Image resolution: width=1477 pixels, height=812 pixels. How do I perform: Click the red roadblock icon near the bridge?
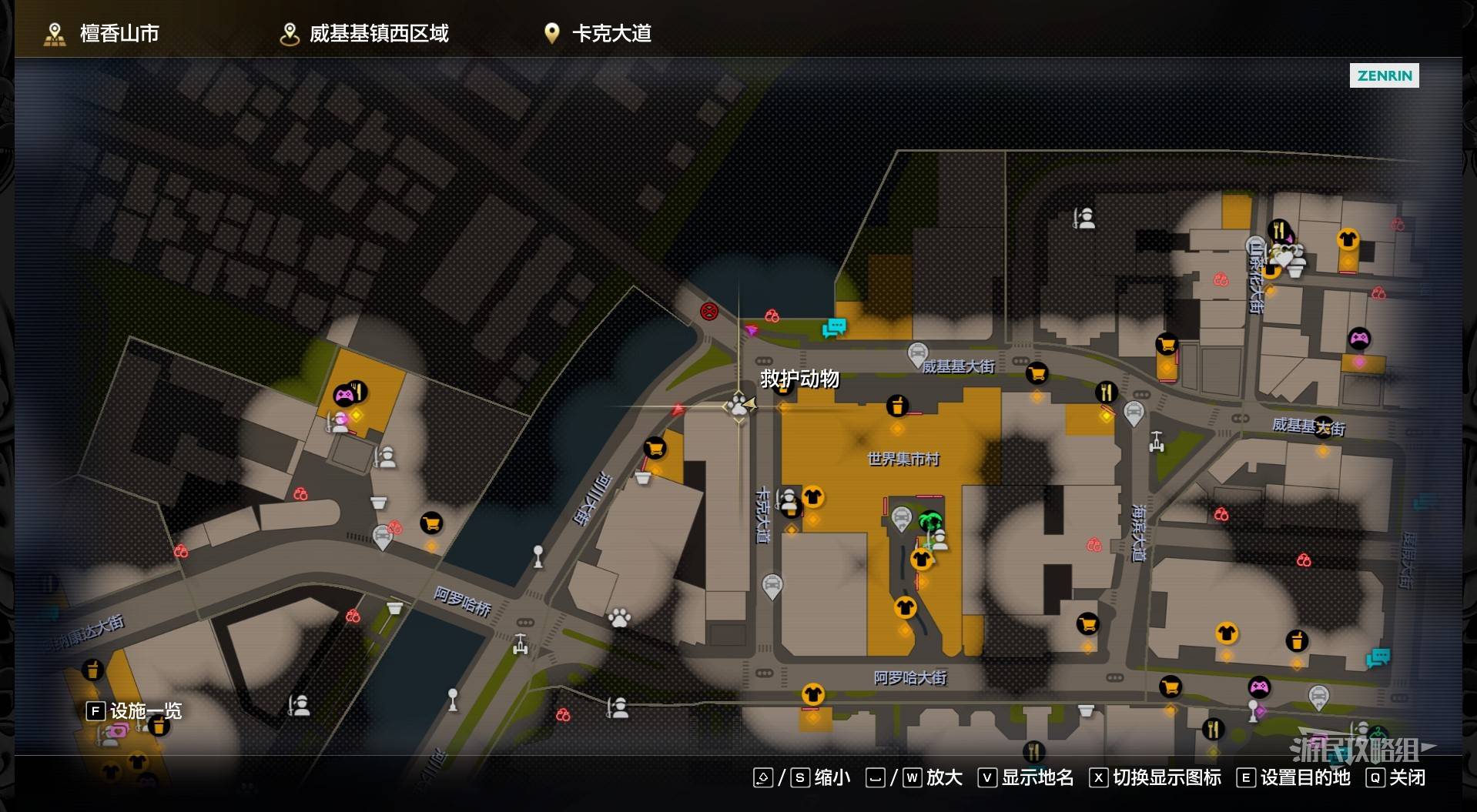pos(709,312)
